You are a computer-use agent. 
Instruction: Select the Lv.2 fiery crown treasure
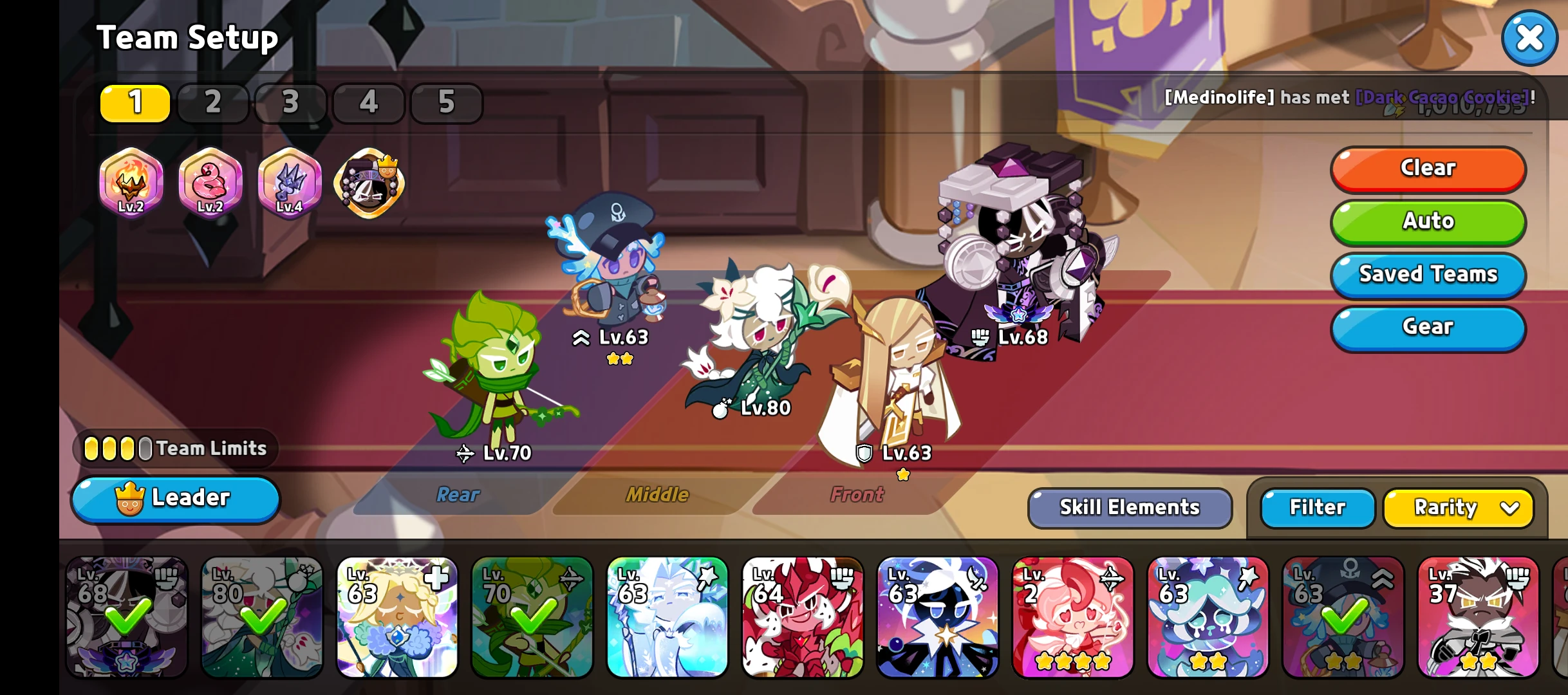coord(131,183)
